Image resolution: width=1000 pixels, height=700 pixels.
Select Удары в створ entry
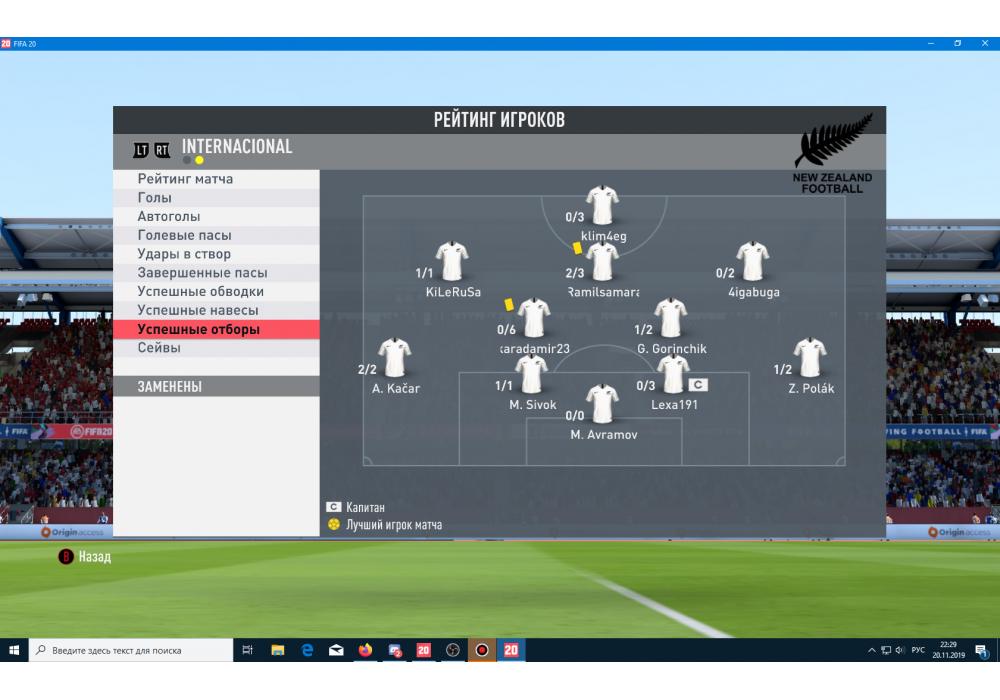tap(184, 254)
